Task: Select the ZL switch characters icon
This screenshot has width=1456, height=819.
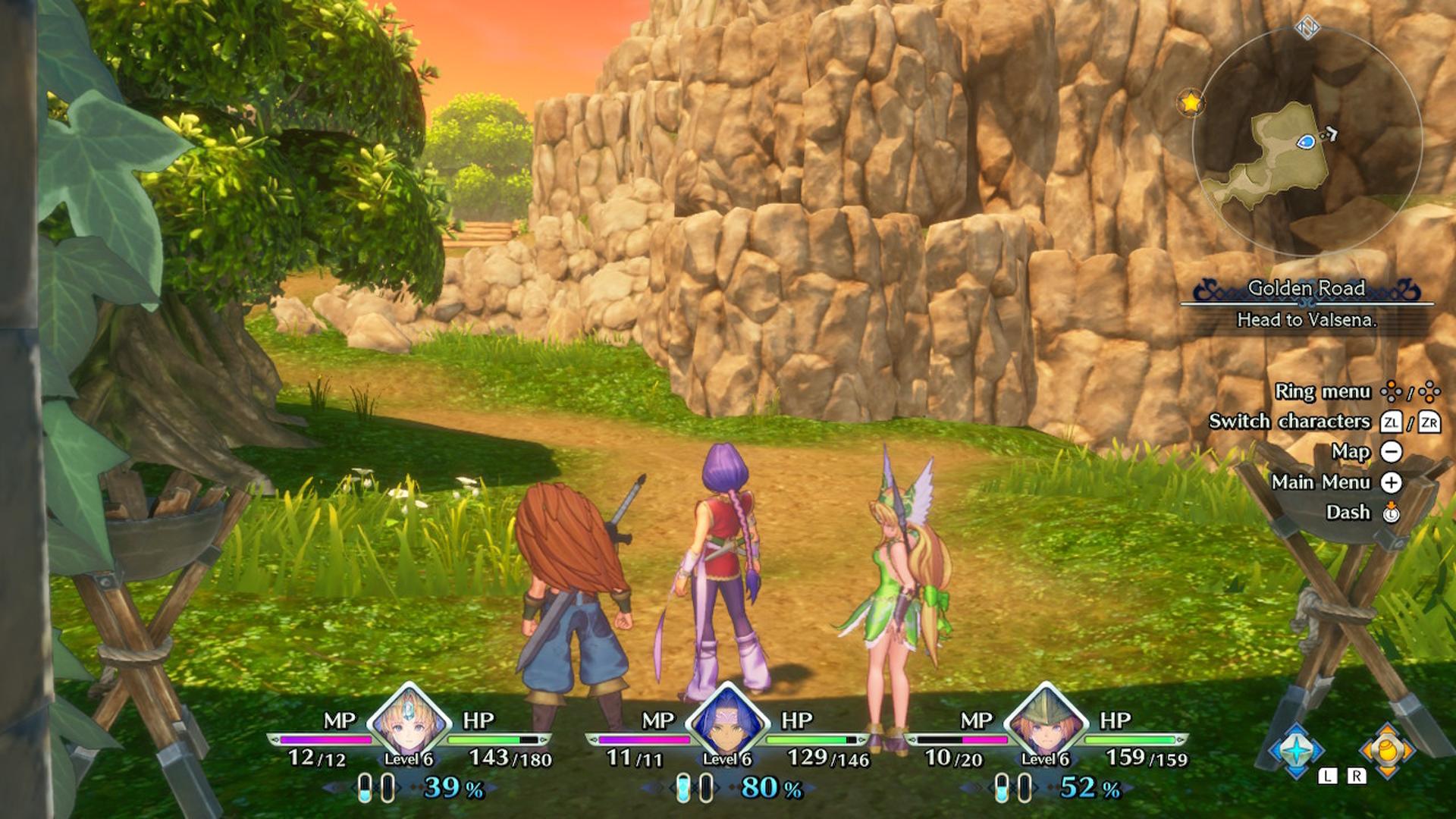Action: [x=1391, y=423]
